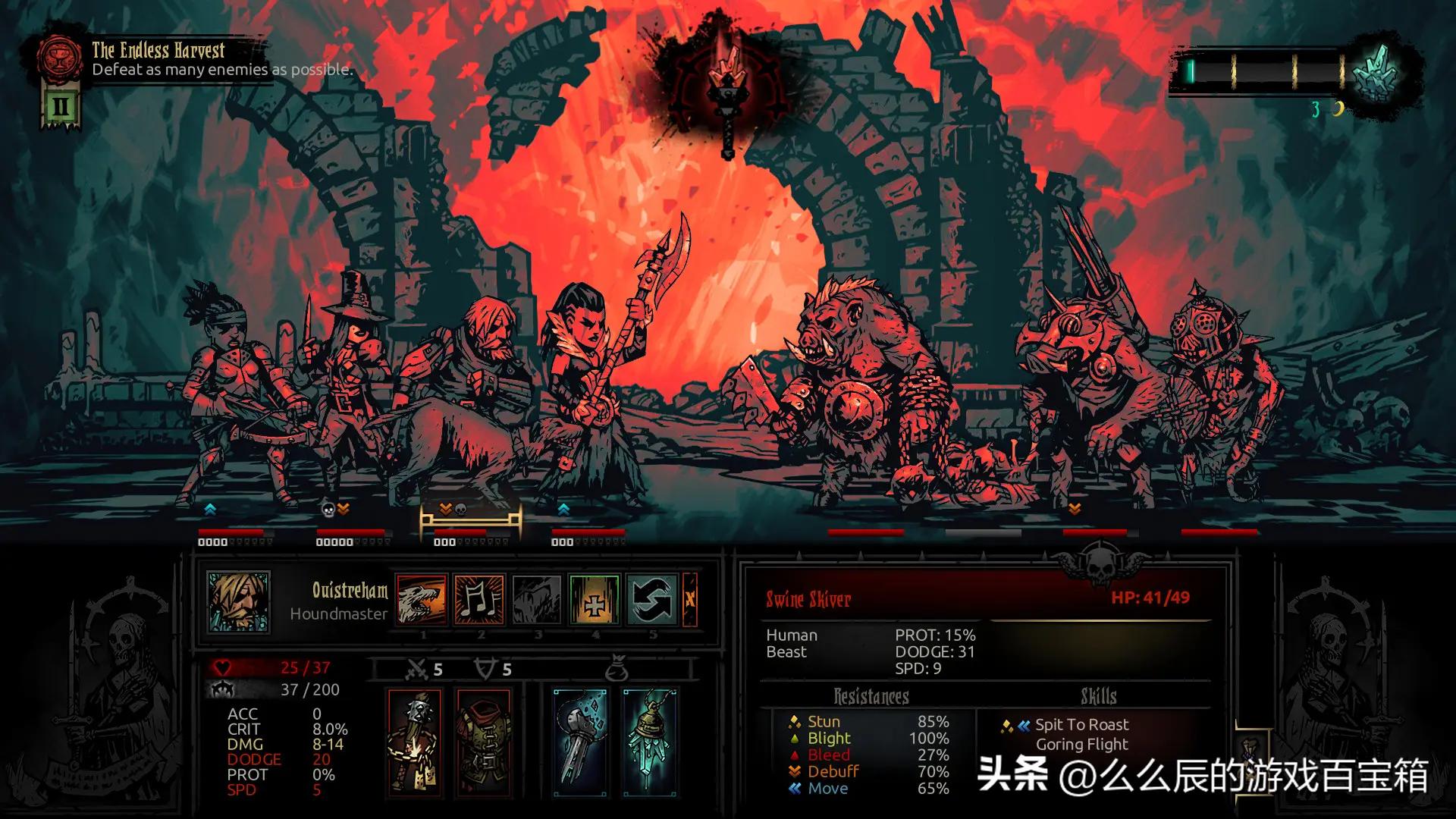Open The Endless Harvest quest objective

click(x=158, y=59)
